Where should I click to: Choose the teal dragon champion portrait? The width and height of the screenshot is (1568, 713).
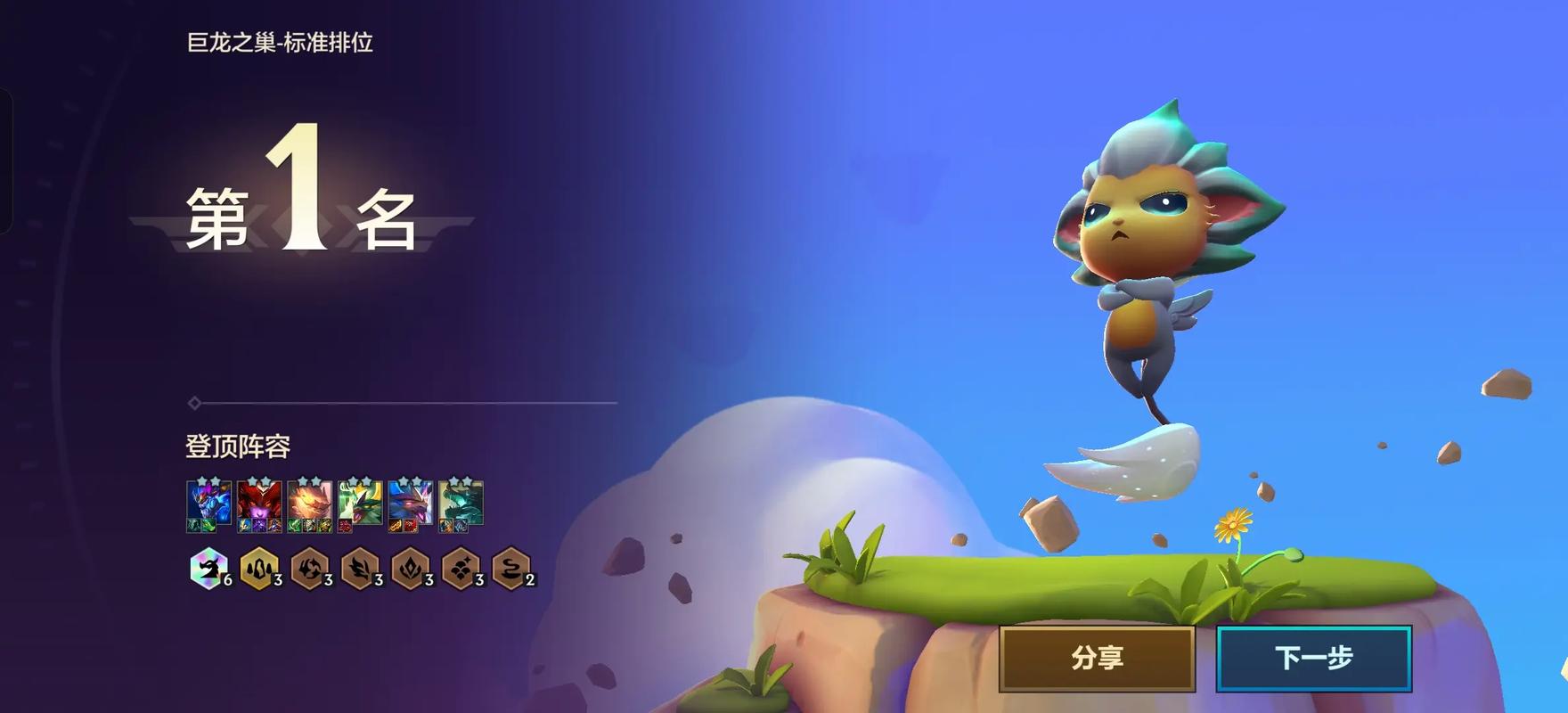[x=461, y=504]
